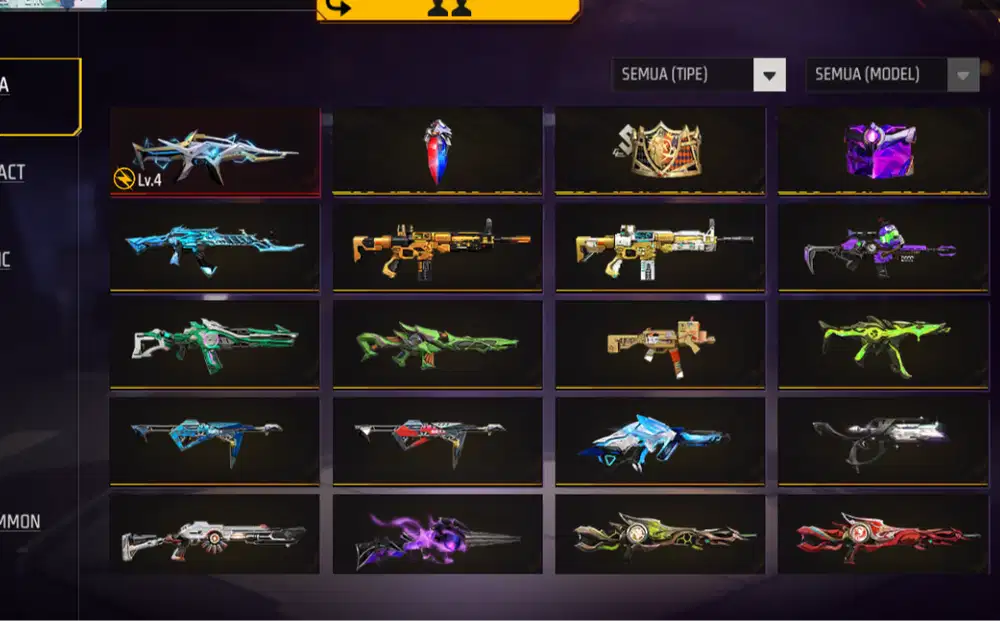
Task: Select the Lv.4 blue-gold weapon skin
Action: [215, 151]
